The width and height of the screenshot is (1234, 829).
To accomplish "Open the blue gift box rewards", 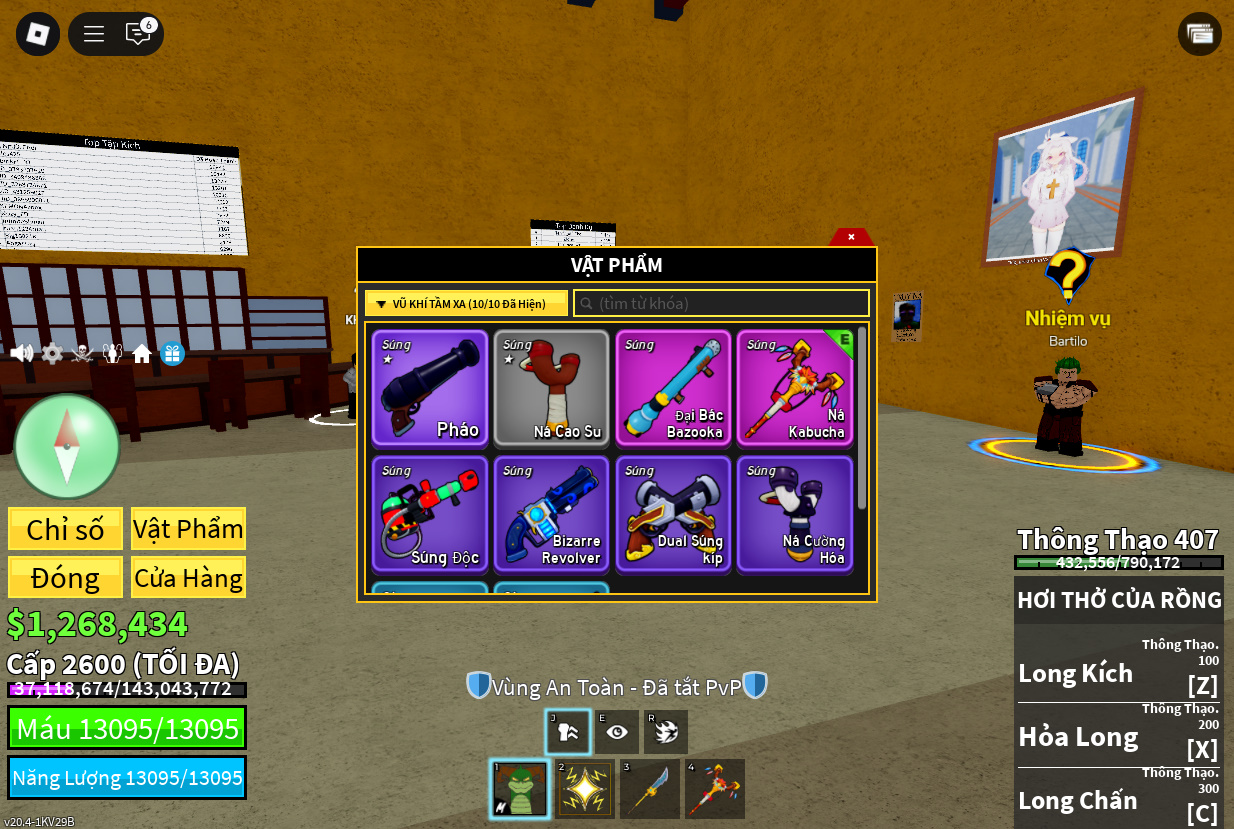I will coord(172,354).
